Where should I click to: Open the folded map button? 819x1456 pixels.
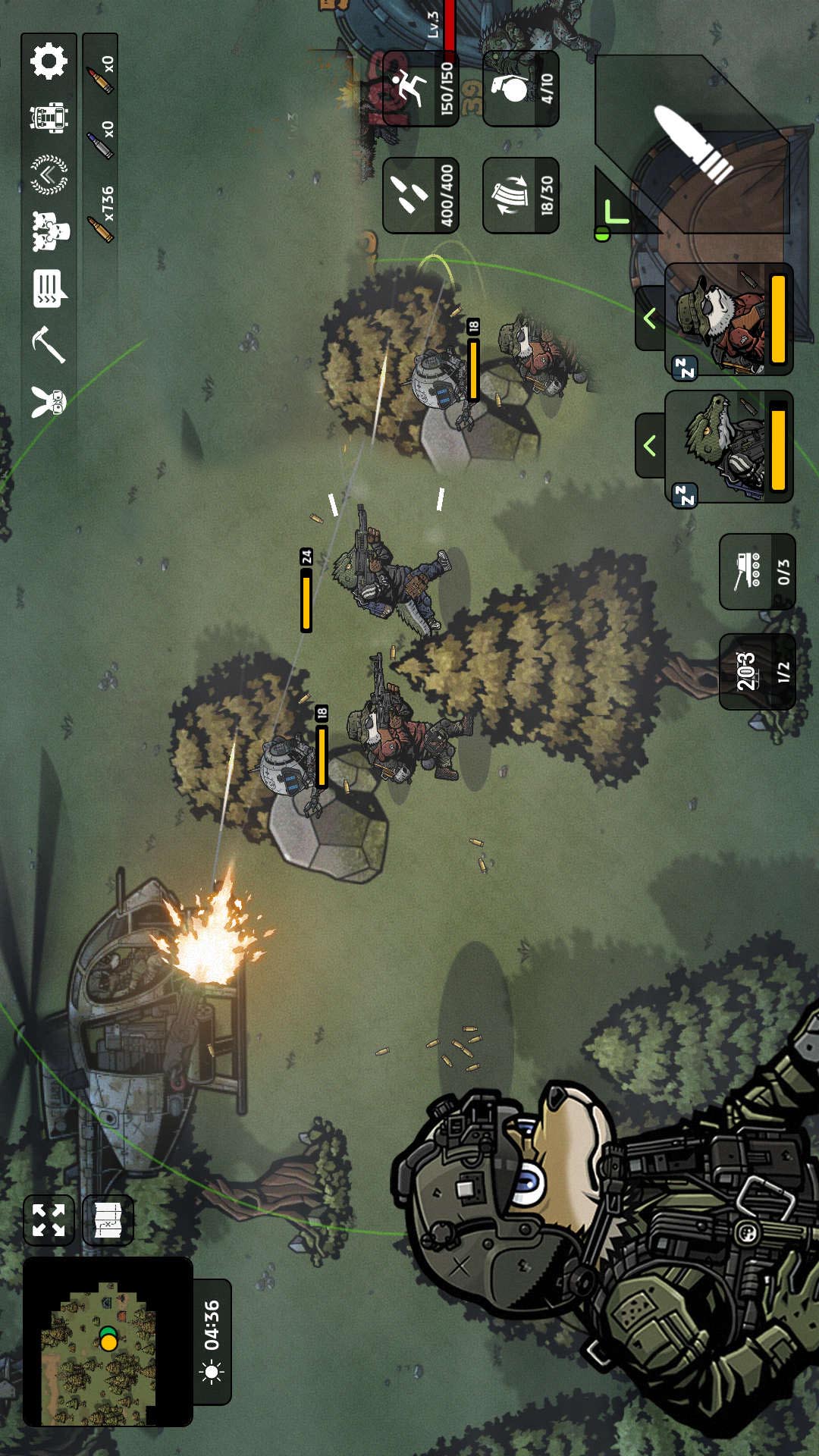coord(108,1220)
